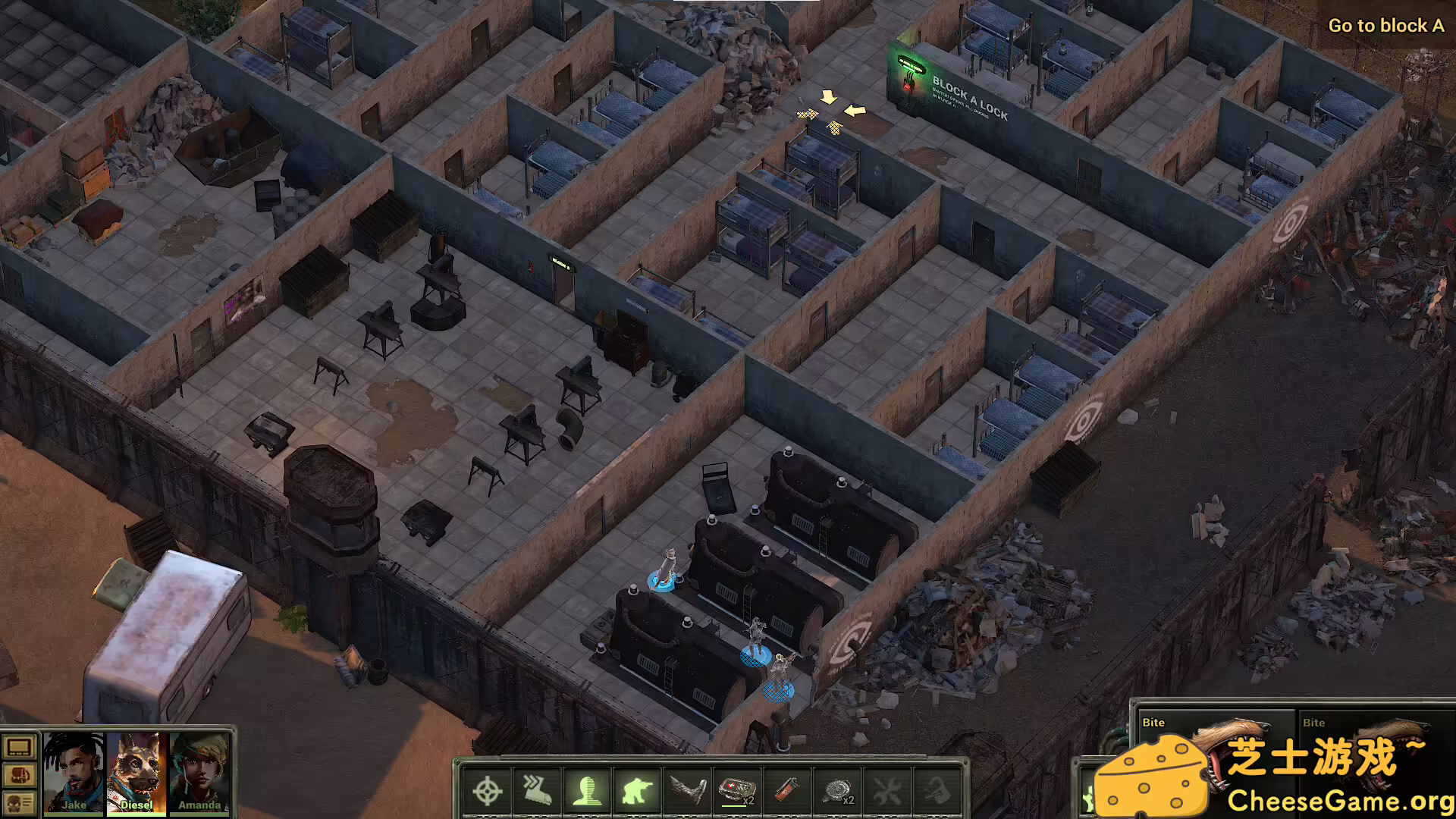Toggle sprint mode with the chevron boot icon
Viewport: 1456px width, 819px height.
[x=536, y=791]
